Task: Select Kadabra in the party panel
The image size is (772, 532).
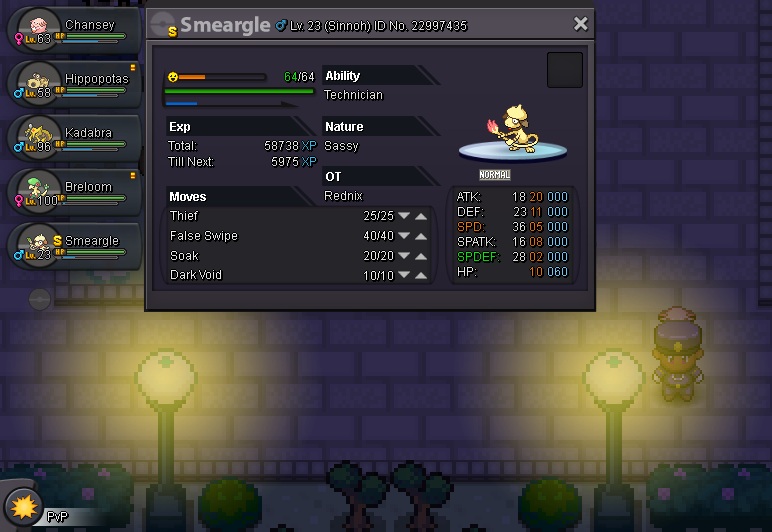Action: tap(72, 139)
